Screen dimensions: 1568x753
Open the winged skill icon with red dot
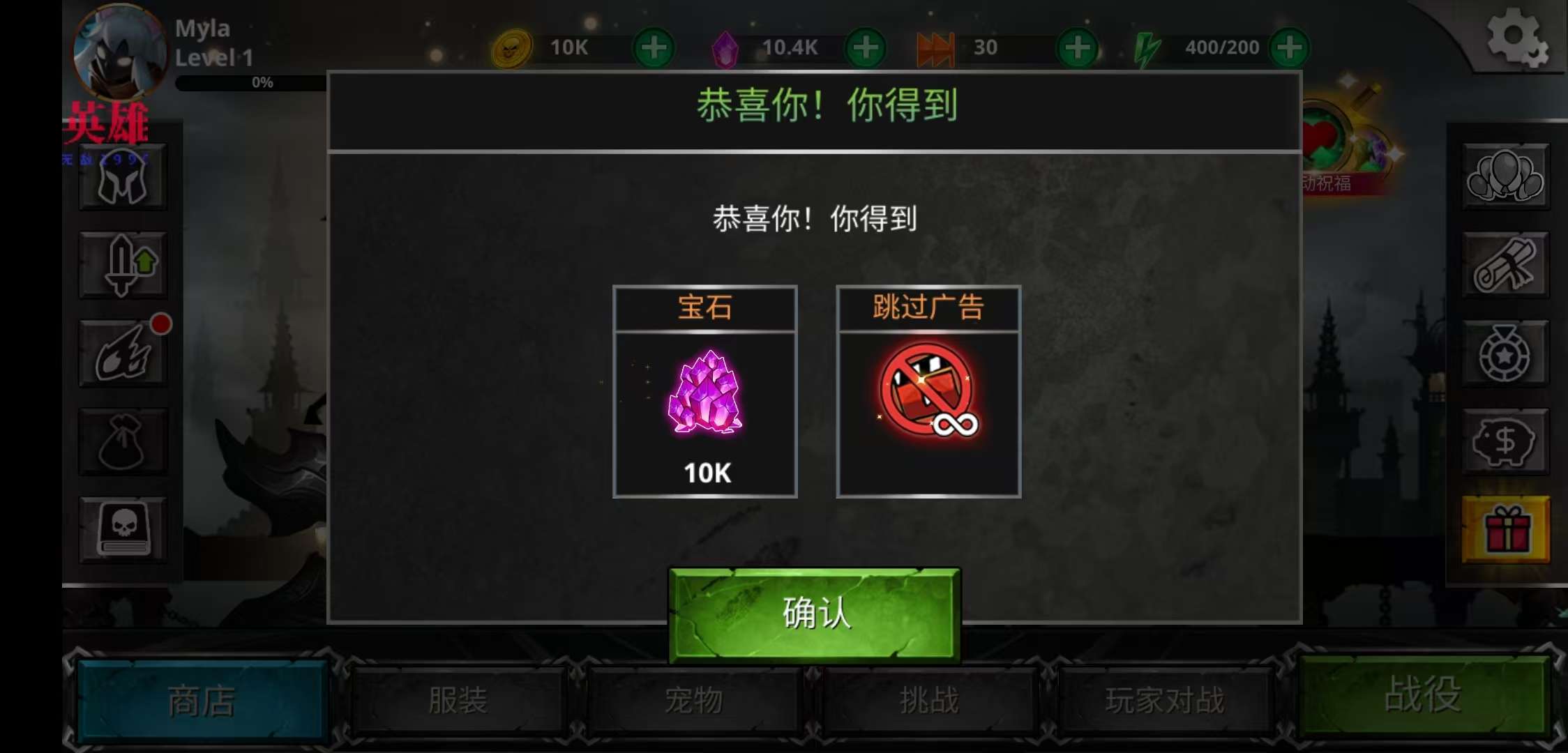coord(123,353)
